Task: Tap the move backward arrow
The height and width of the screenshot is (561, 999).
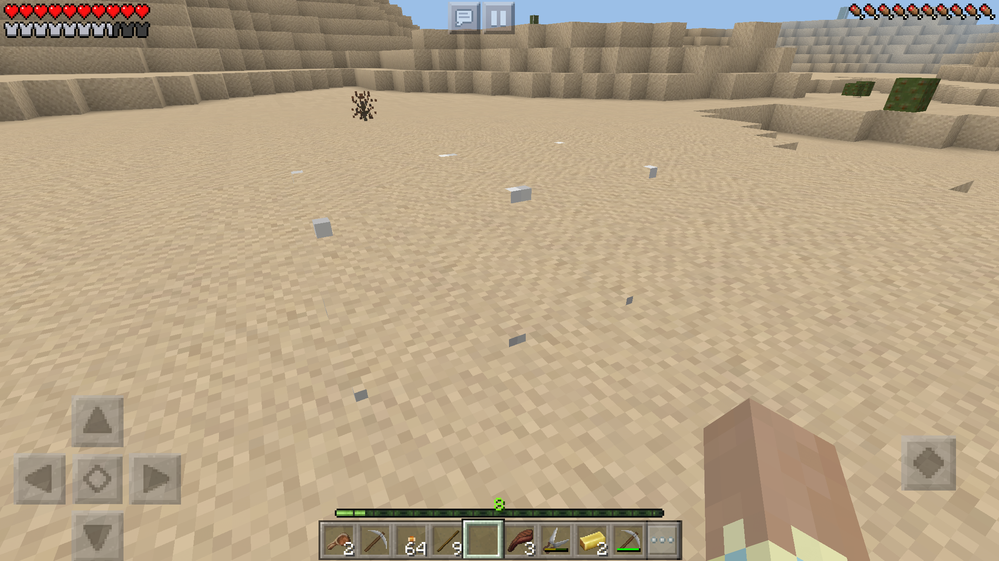Action: 97,536
